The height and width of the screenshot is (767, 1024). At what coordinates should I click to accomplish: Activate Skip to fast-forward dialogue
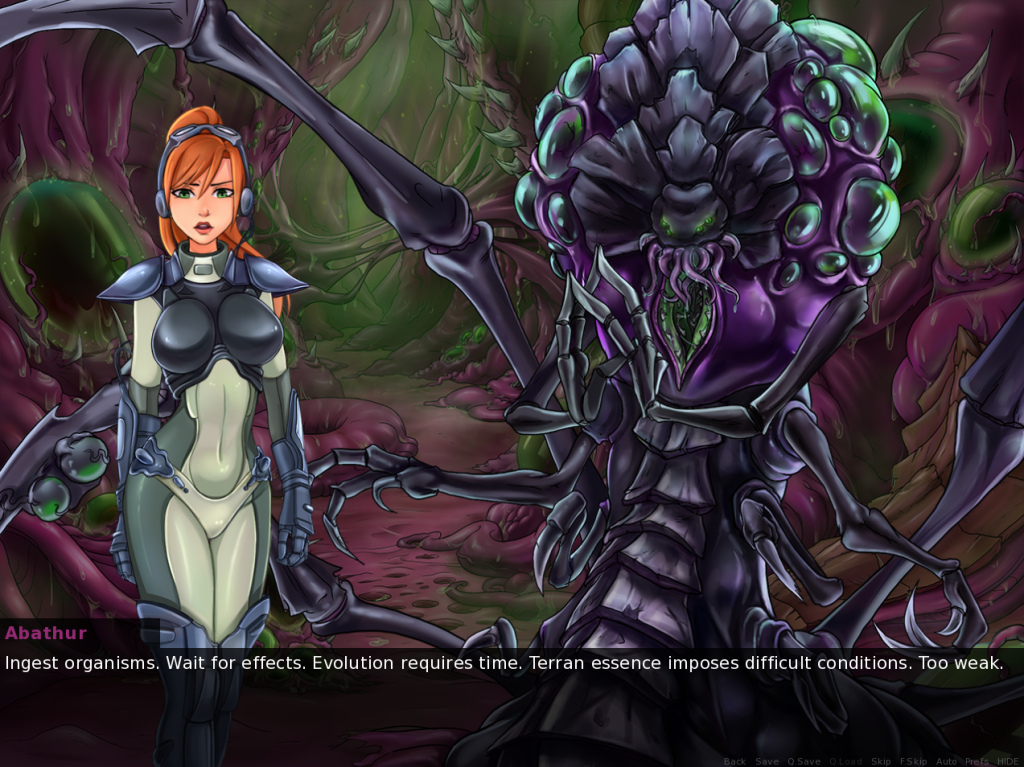tap(881, 762)
